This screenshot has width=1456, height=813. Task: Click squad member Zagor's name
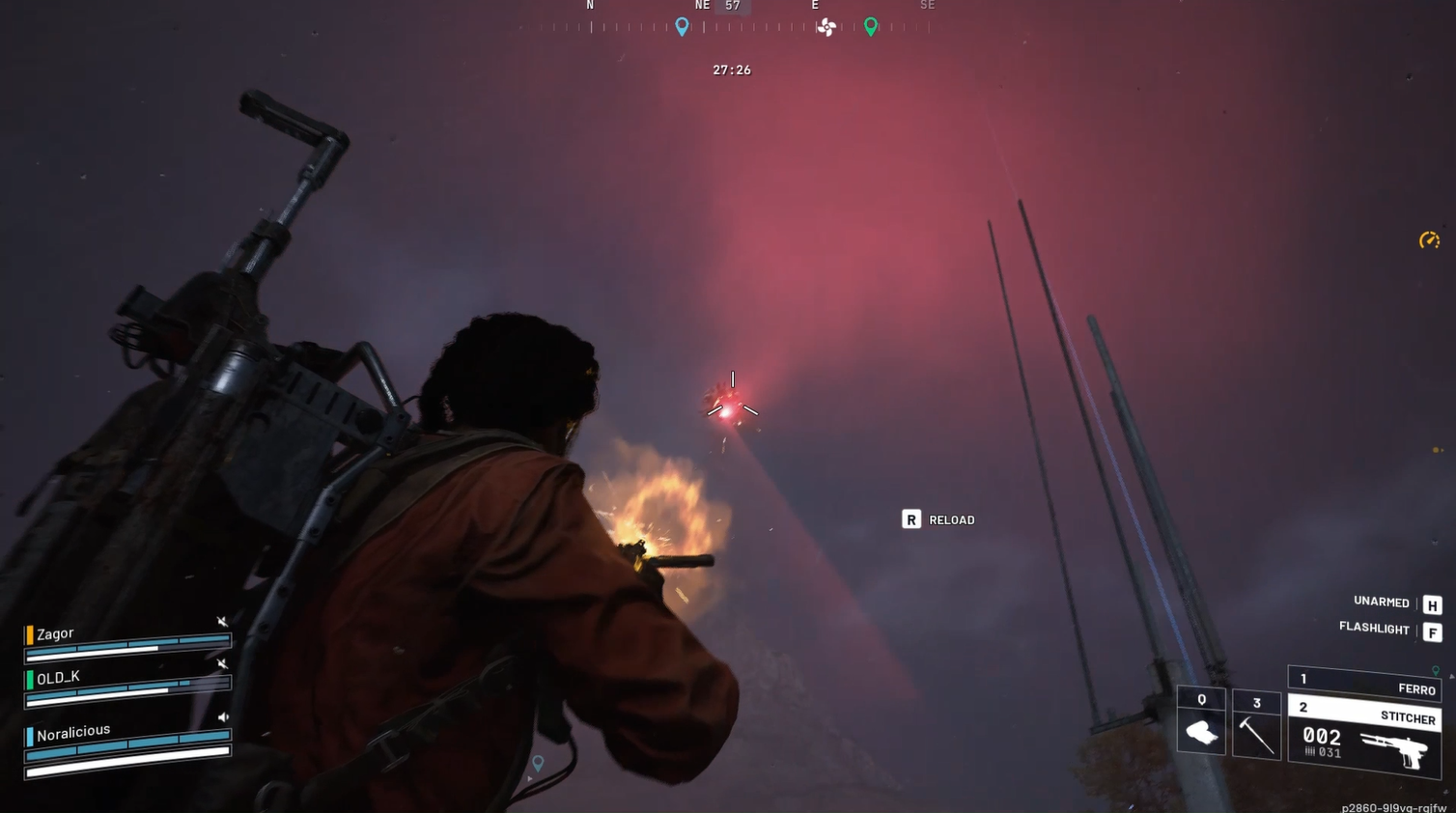coord(55,633)
